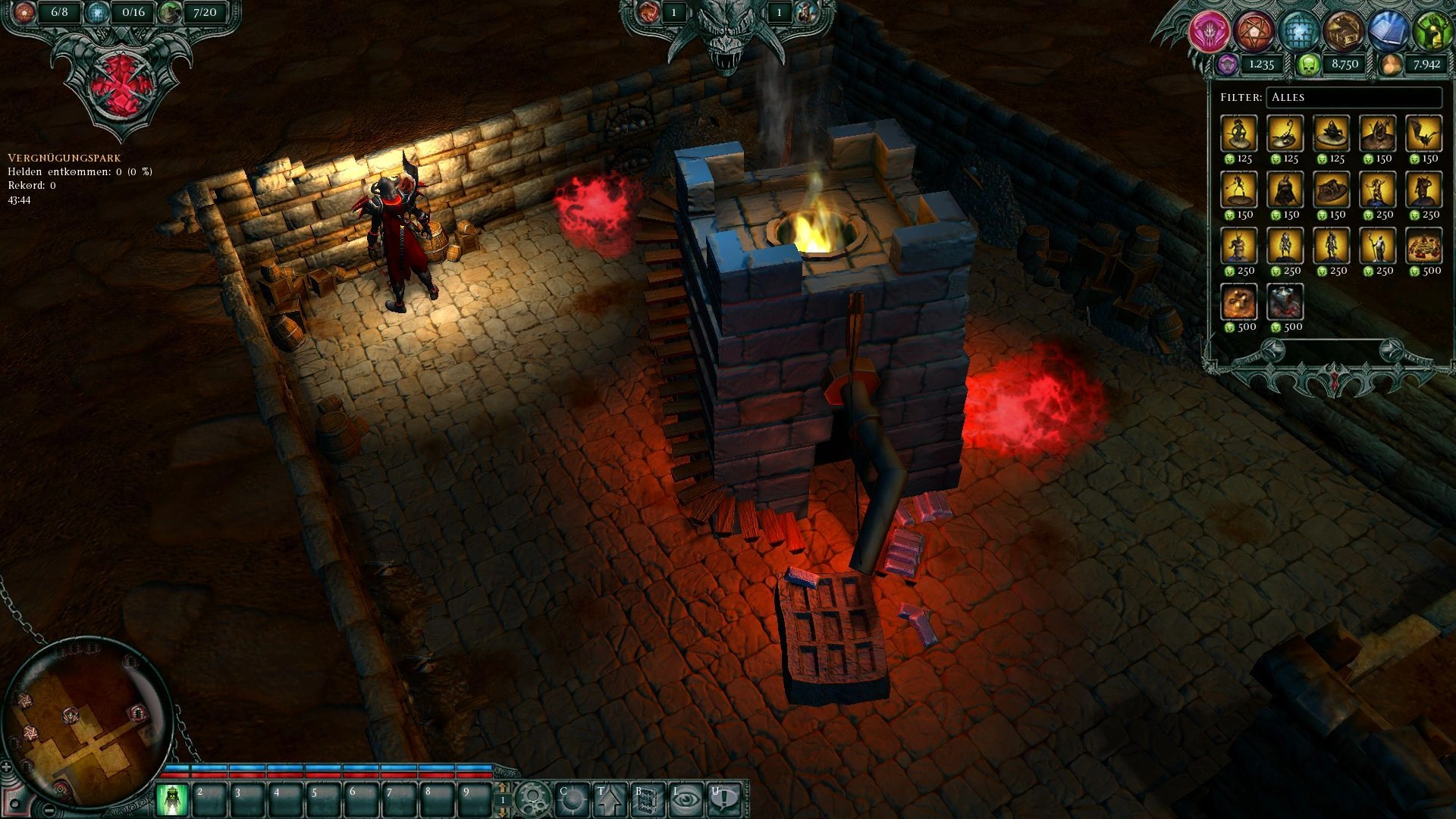Pick the bat gimmick costing 150
Screen dimensions: 1456x819
tap(1423, 134)
